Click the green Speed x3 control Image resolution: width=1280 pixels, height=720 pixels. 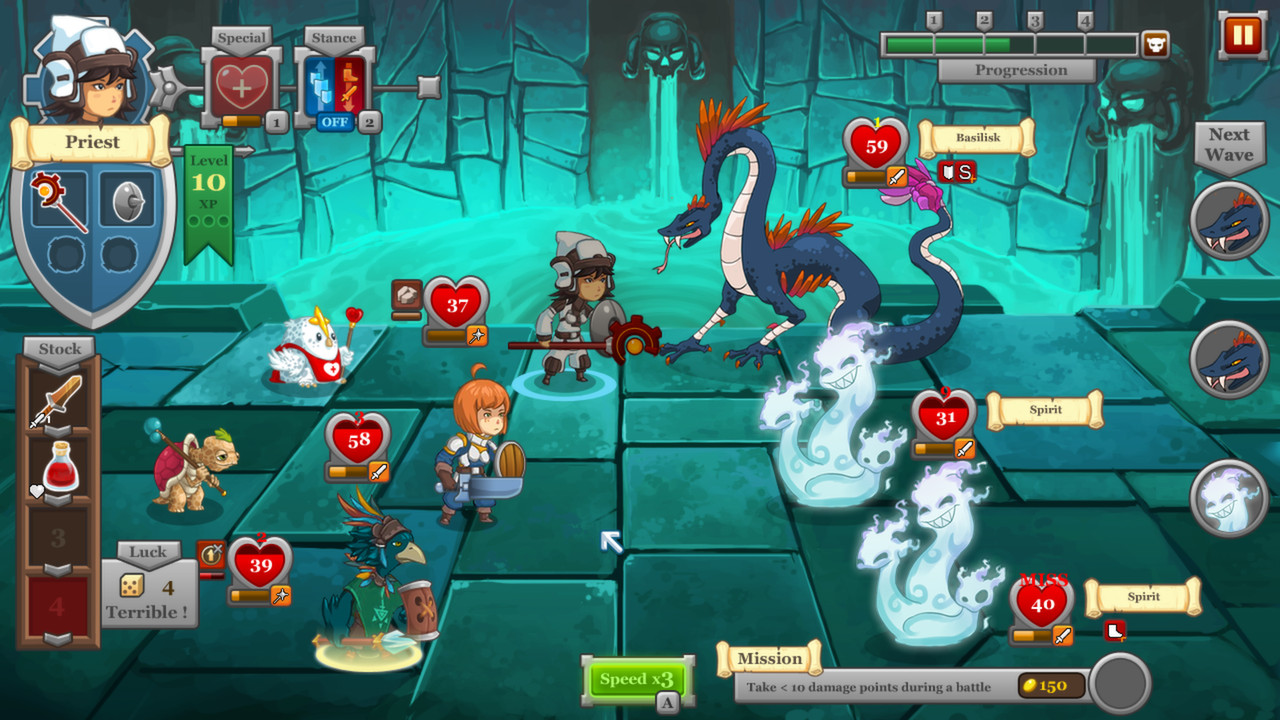637,677
